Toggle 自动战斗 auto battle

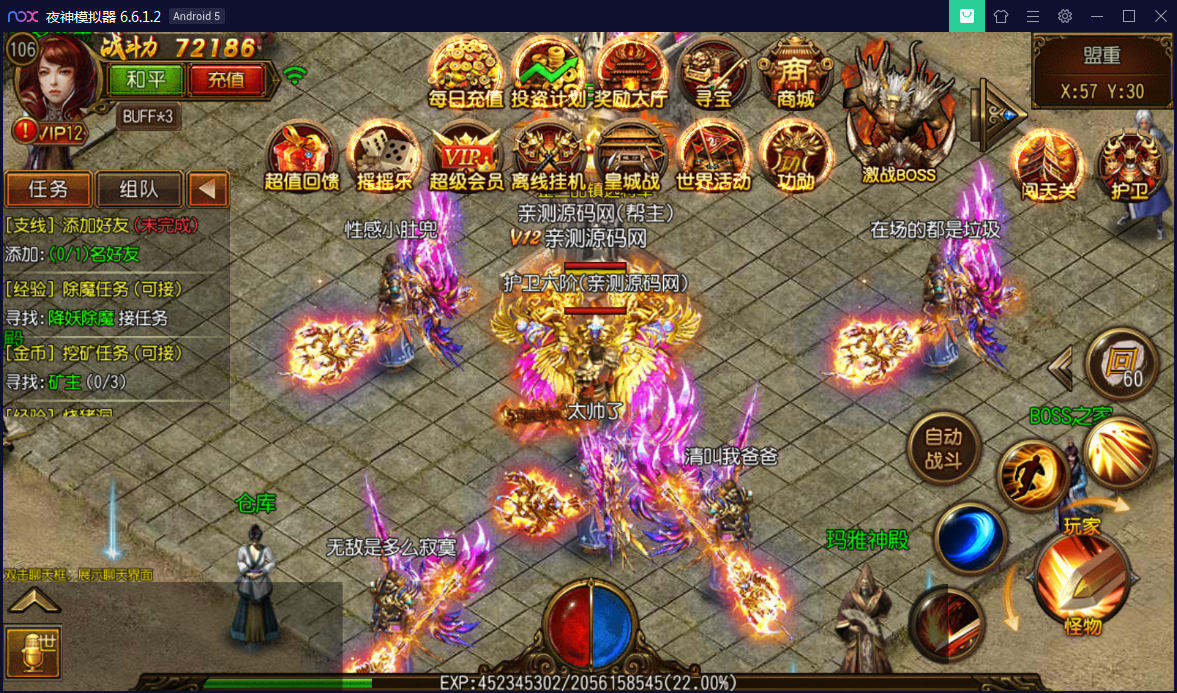pyautogui.click(x=943, y=448)
